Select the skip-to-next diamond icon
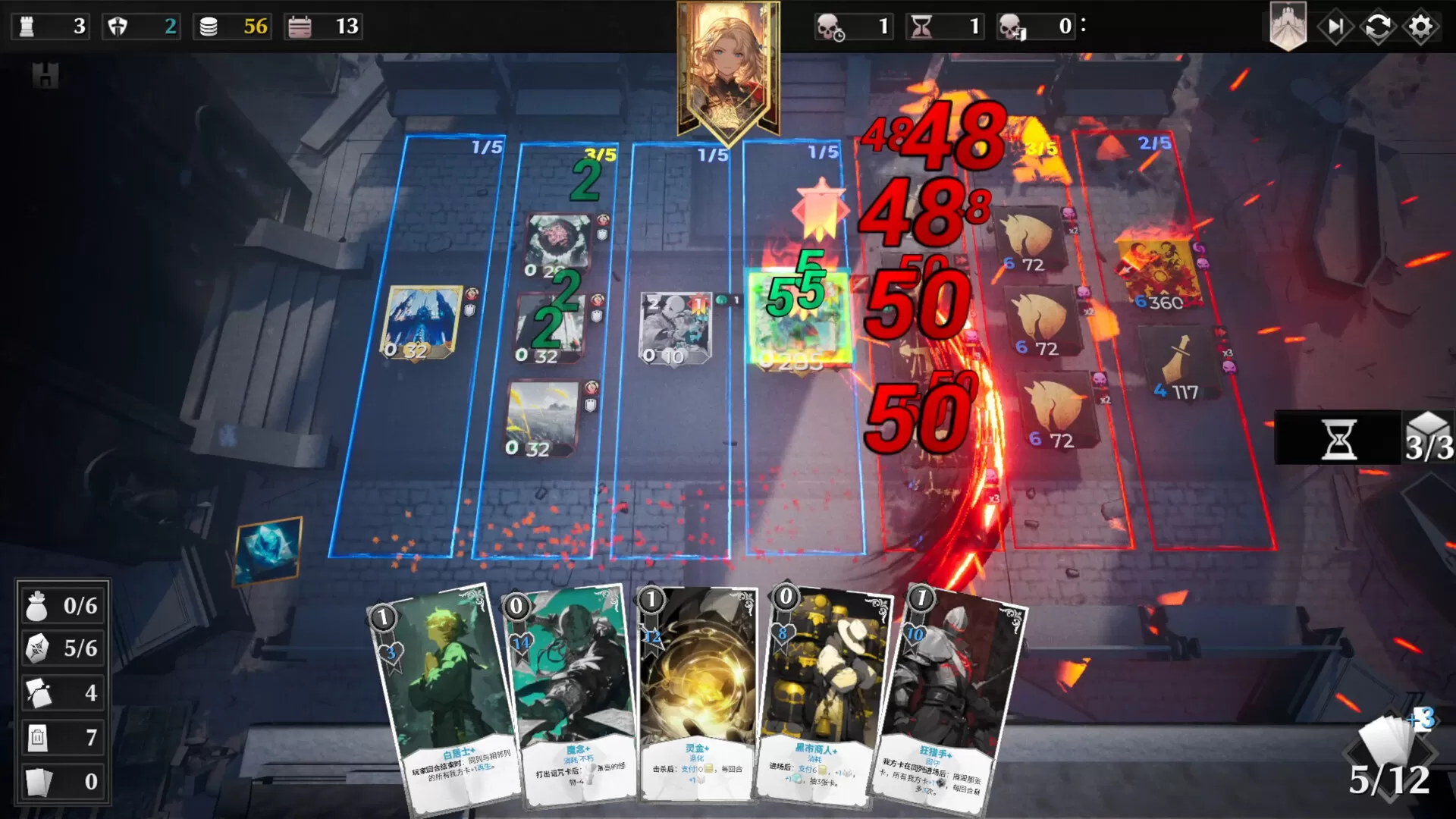The width and height of the screenshot is (1456, 819). coord(1337,27)
